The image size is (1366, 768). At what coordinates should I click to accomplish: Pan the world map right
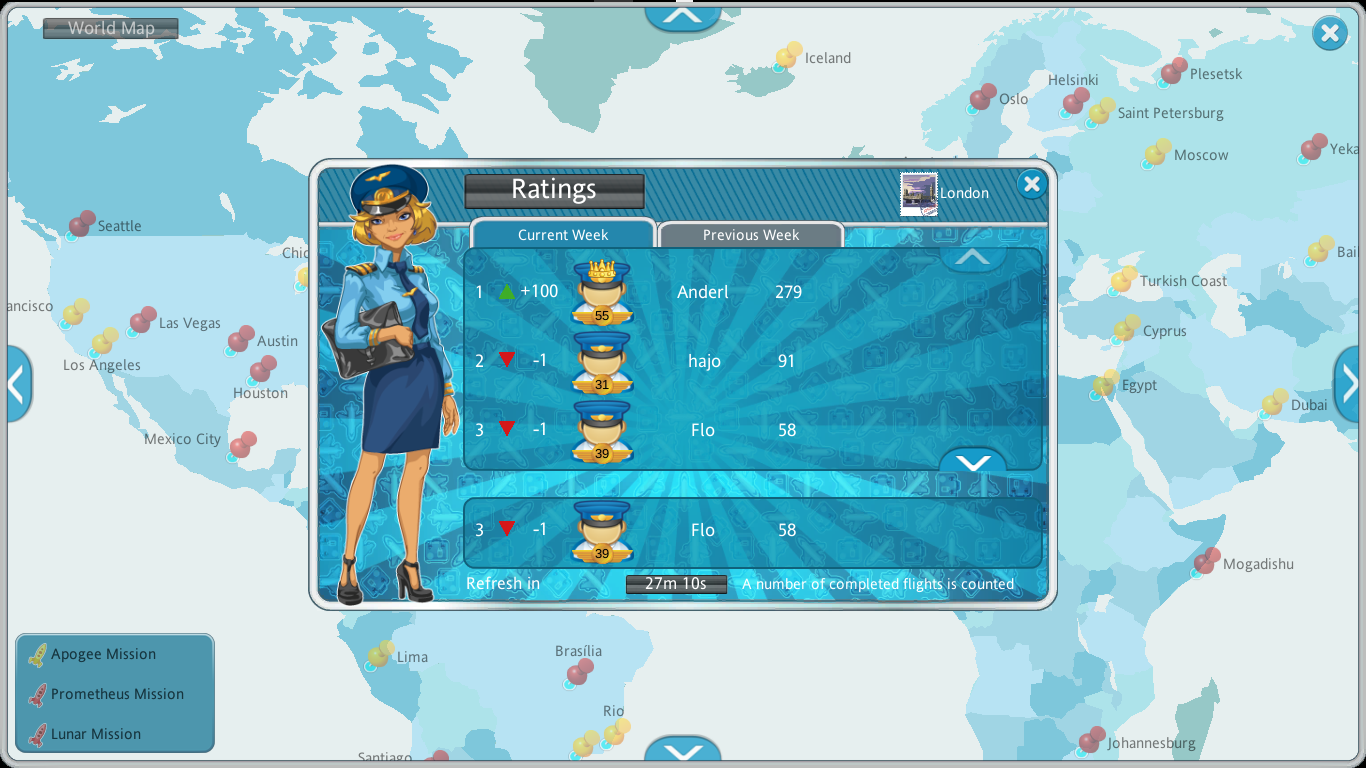[1349, 383]
